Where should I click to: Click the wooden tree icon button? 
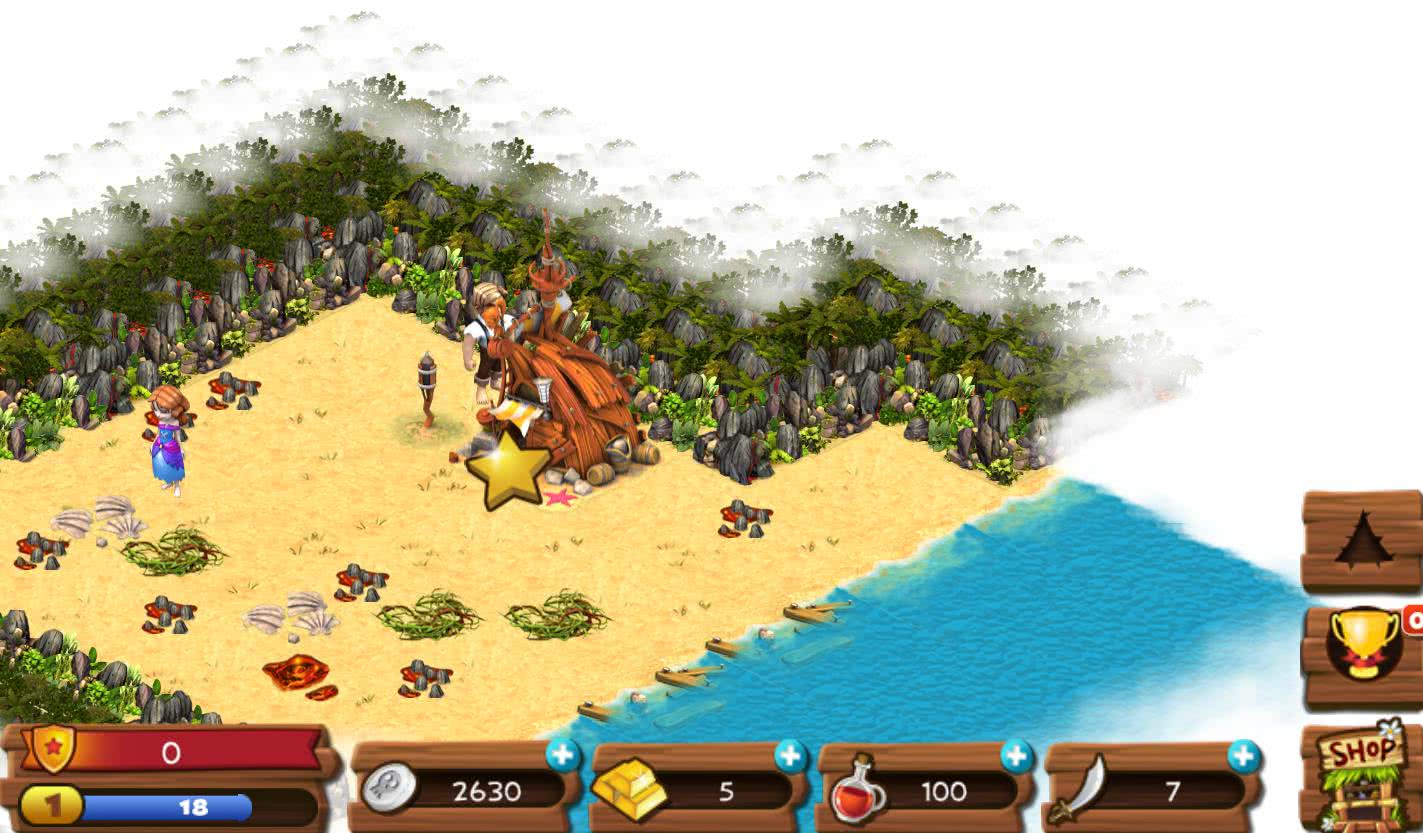coord(1362,540)
